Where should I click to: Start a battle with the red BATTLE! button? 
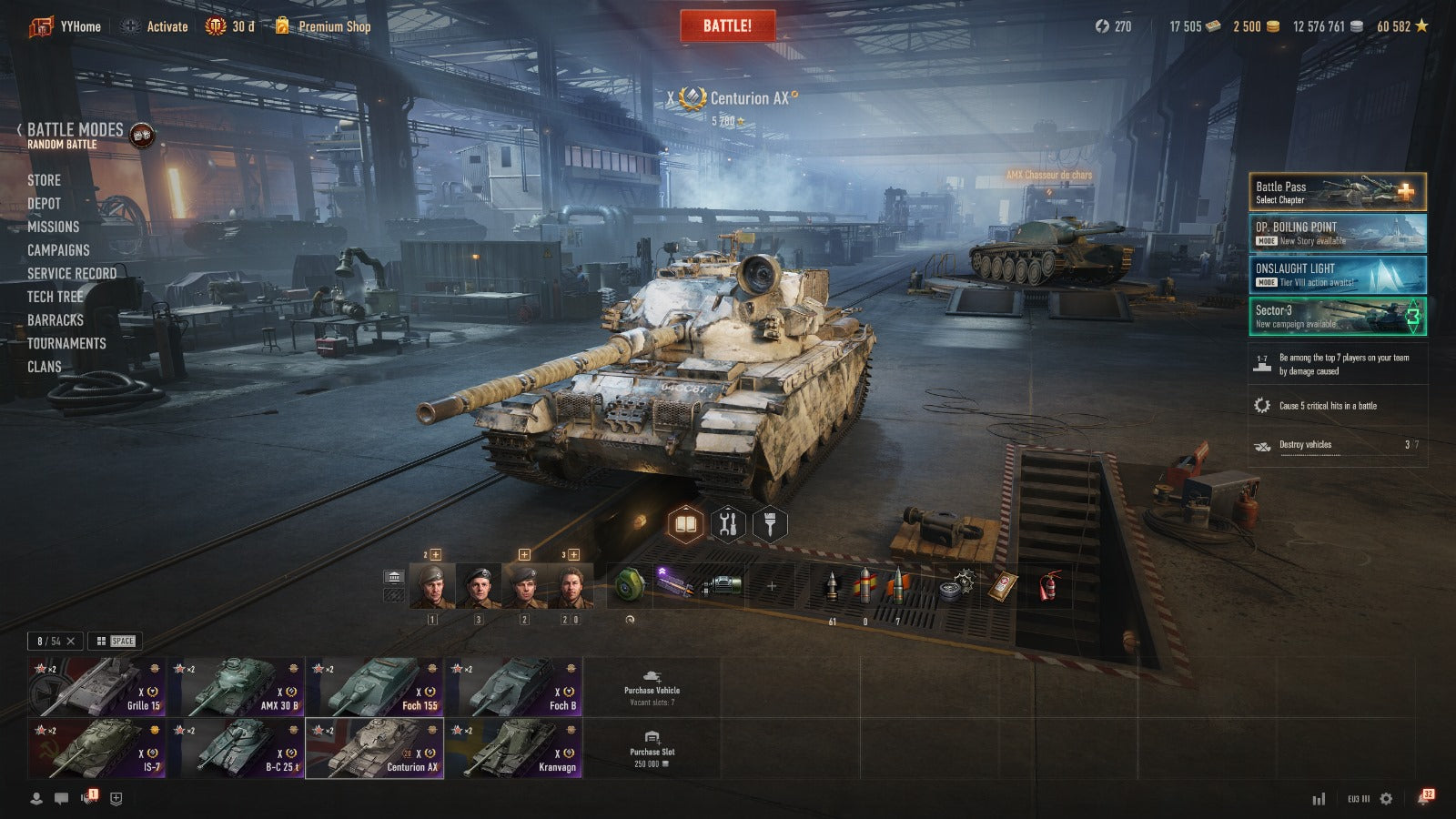click(x=727, y=25)
